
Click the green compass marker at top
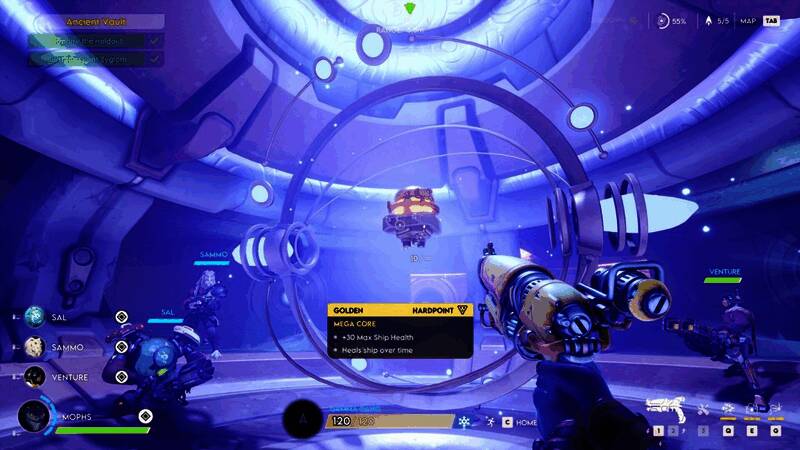point(411,10)
